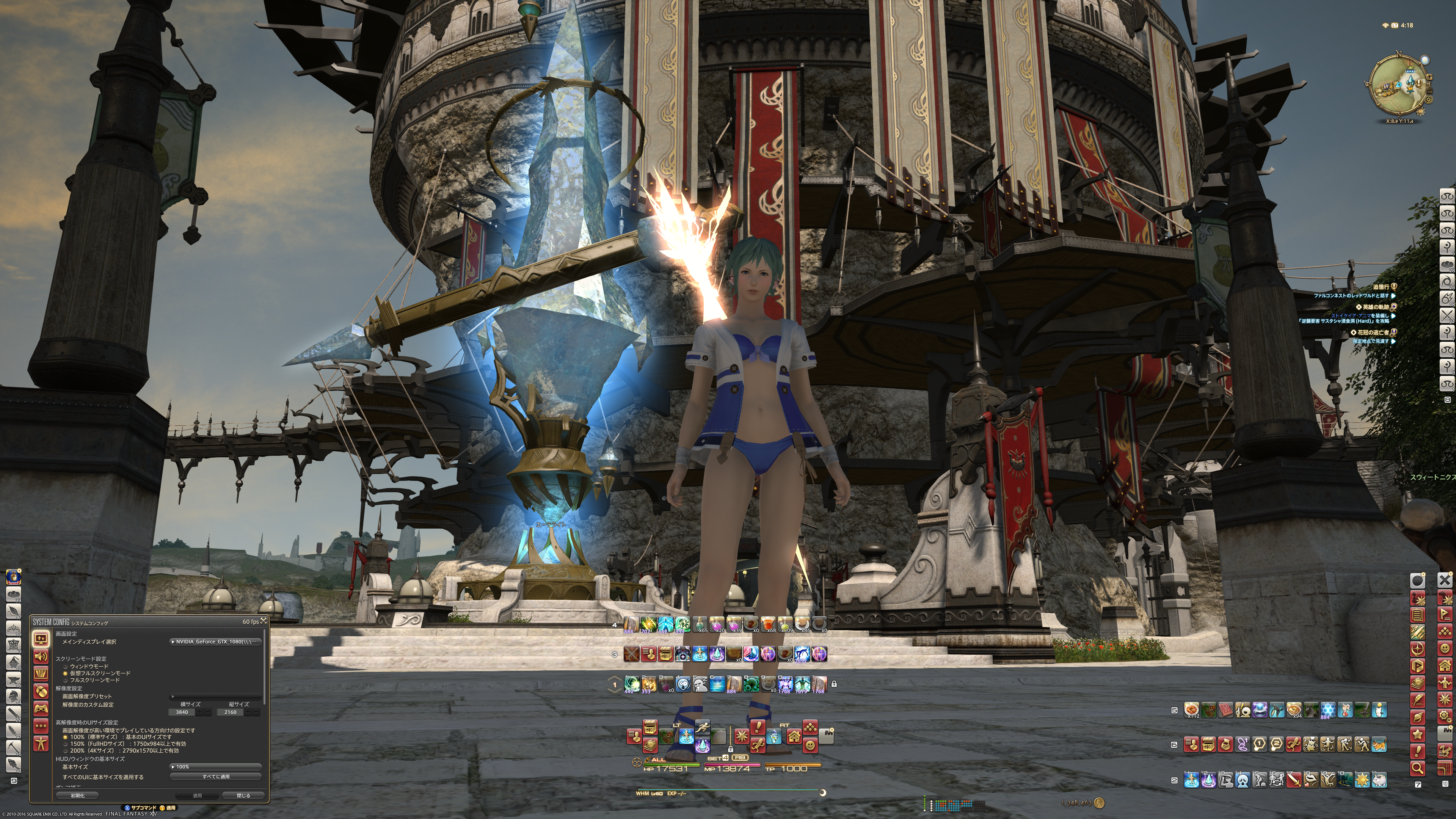
Task: Click the 初期化 reset button
Action: point(77,795)
